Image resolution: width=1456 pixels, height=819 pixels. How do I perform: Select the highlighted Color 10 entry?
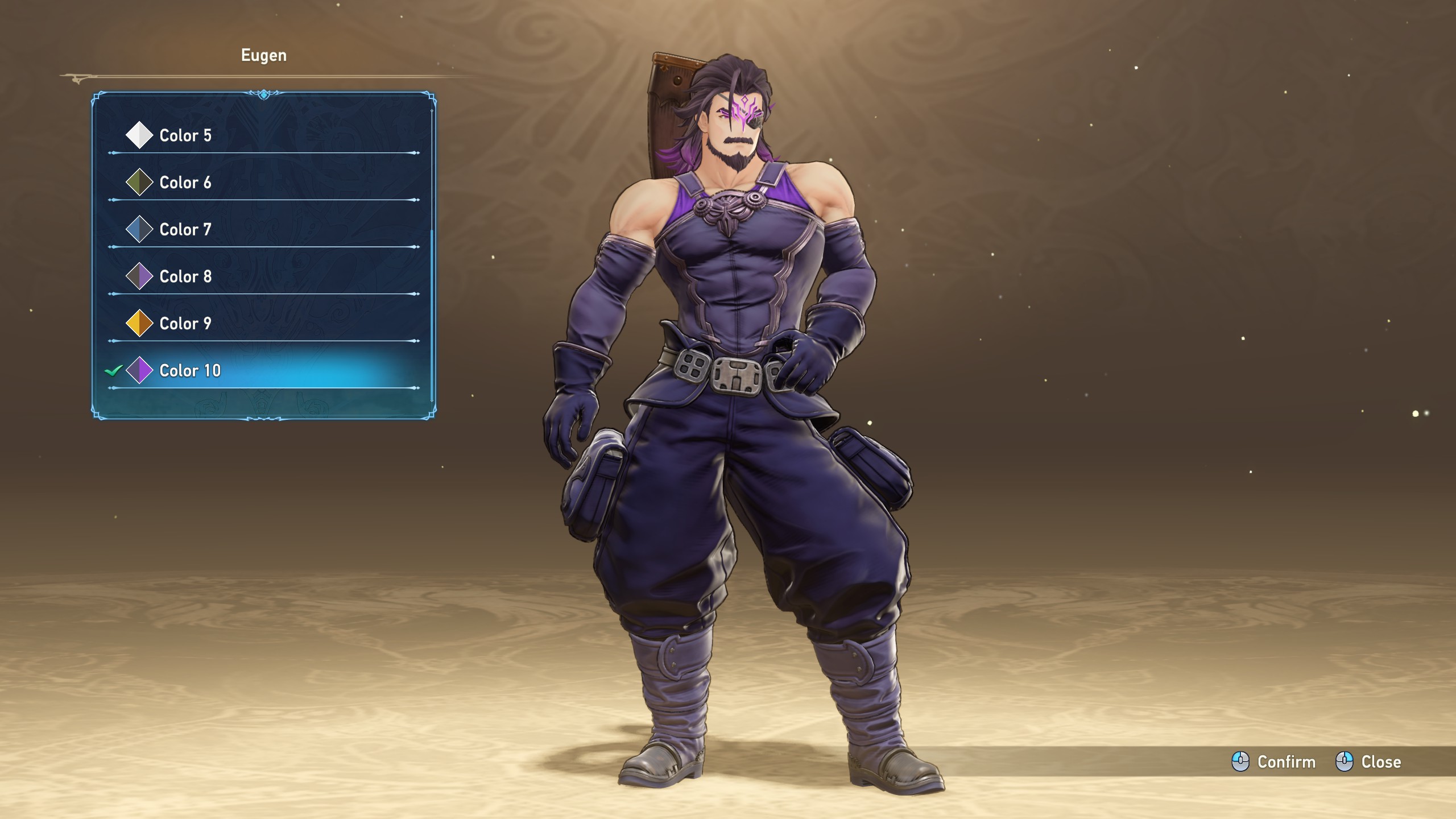pyautogui.click(x=190, y=371)
